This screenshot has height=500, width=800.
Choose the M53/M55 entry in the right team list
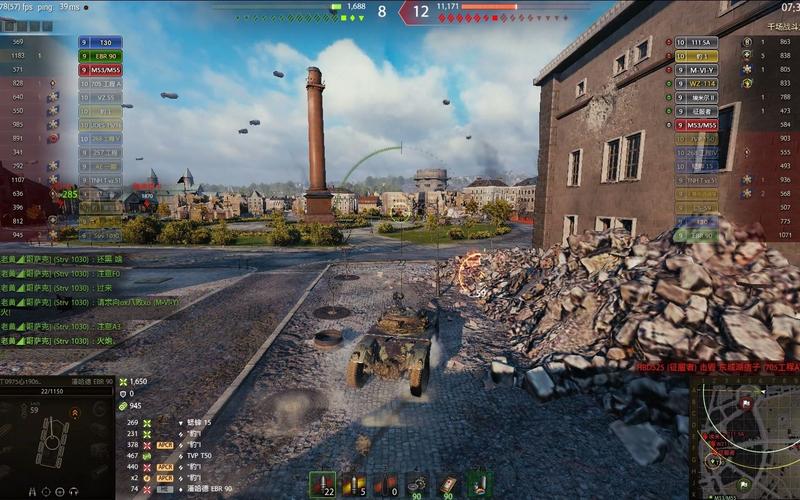click(x=698, y=125)
